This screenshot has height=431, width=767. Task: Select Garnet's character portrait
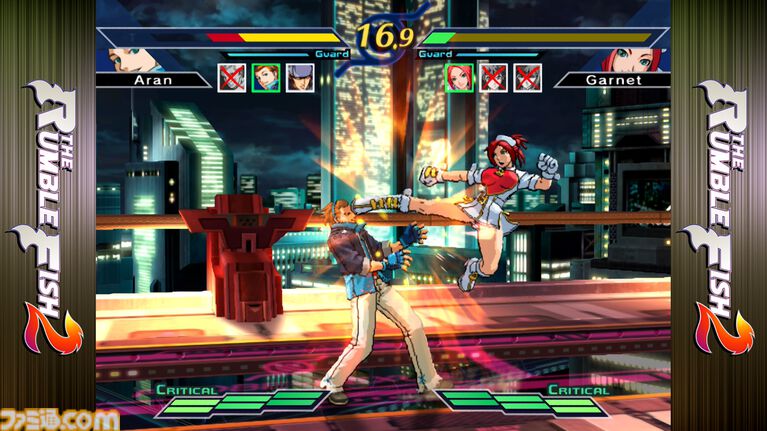click(632, 56)
